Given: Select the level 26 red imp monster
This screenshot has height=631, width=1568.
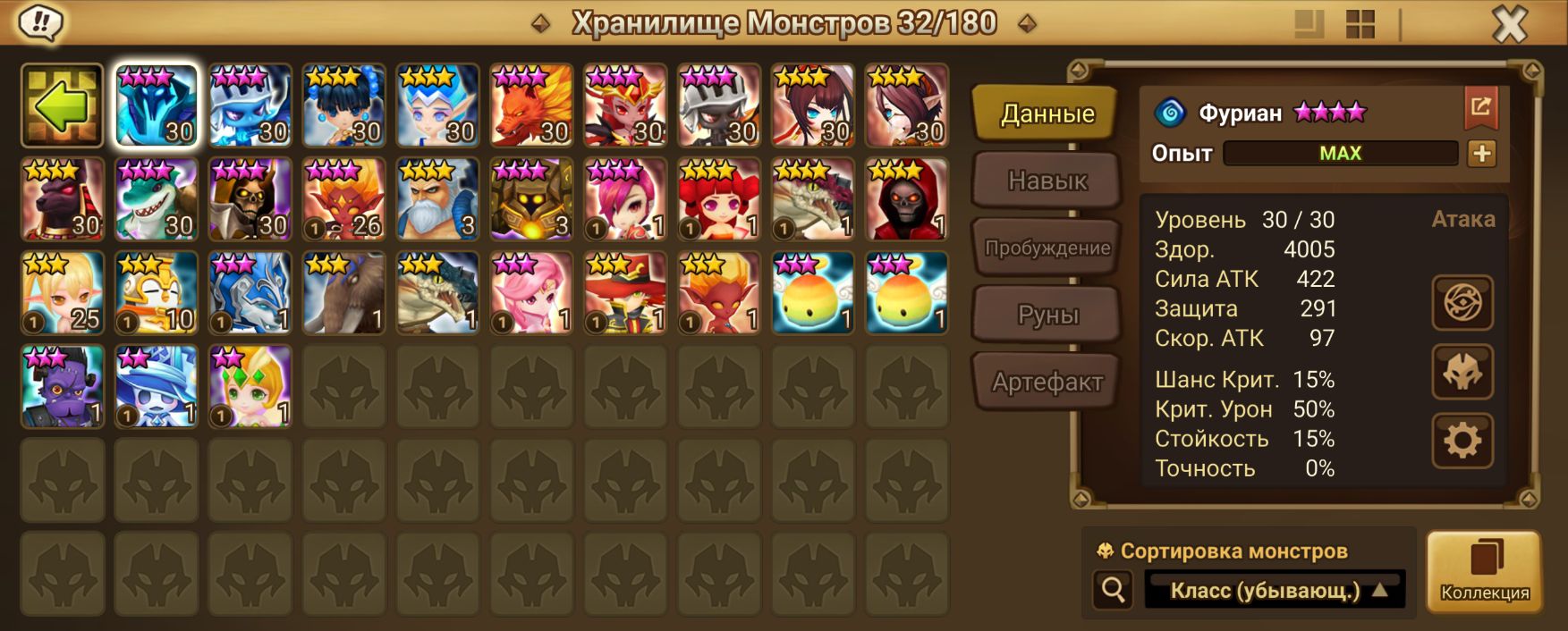Looking at the screenshot, I should tap(344, 199).
